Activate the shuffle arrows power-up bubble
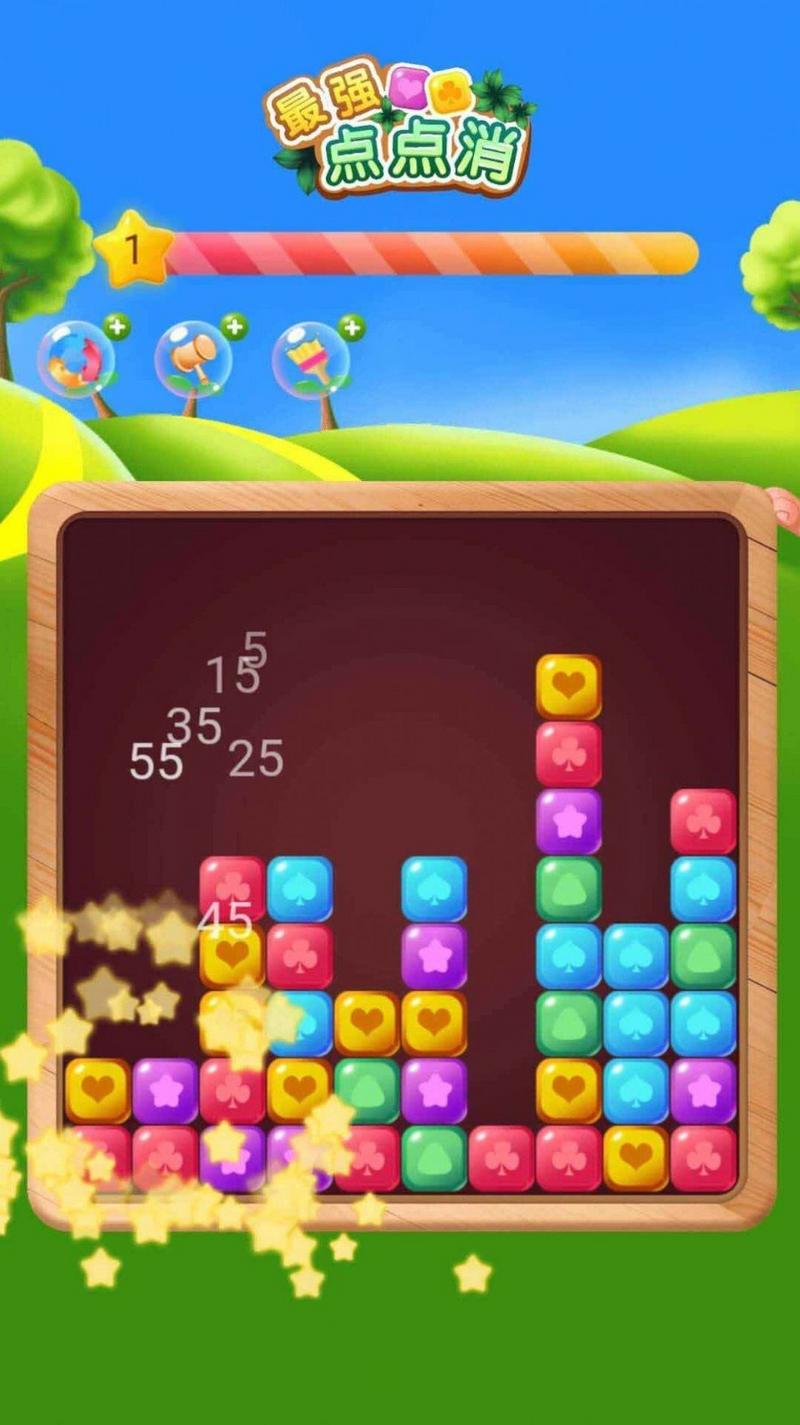Image resolution: width=800 pixels, height=1425 pixels. pyautogui.click(x=76, y=359)
